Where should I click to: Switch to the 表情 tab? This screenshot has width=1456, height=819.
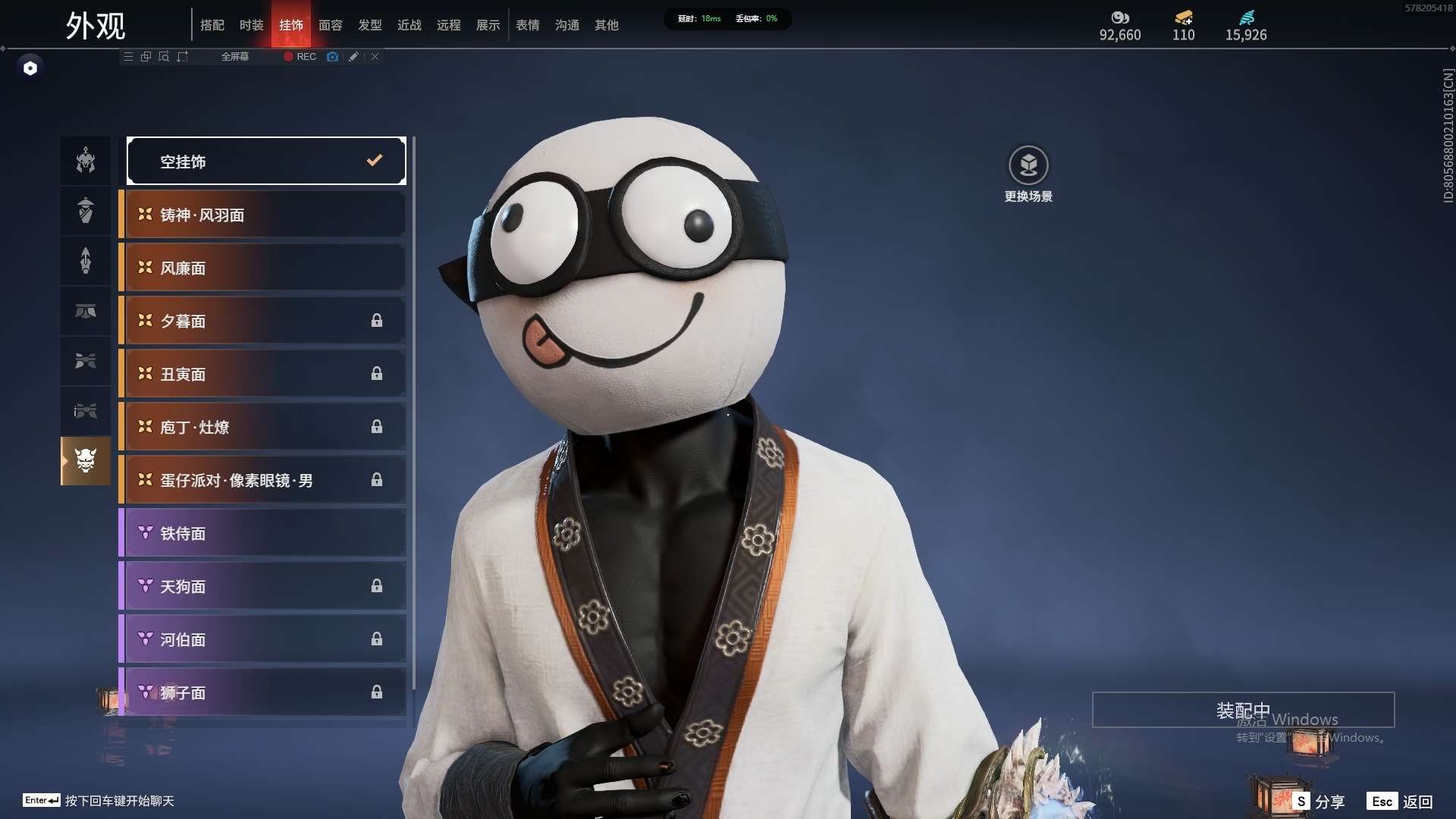527,25
